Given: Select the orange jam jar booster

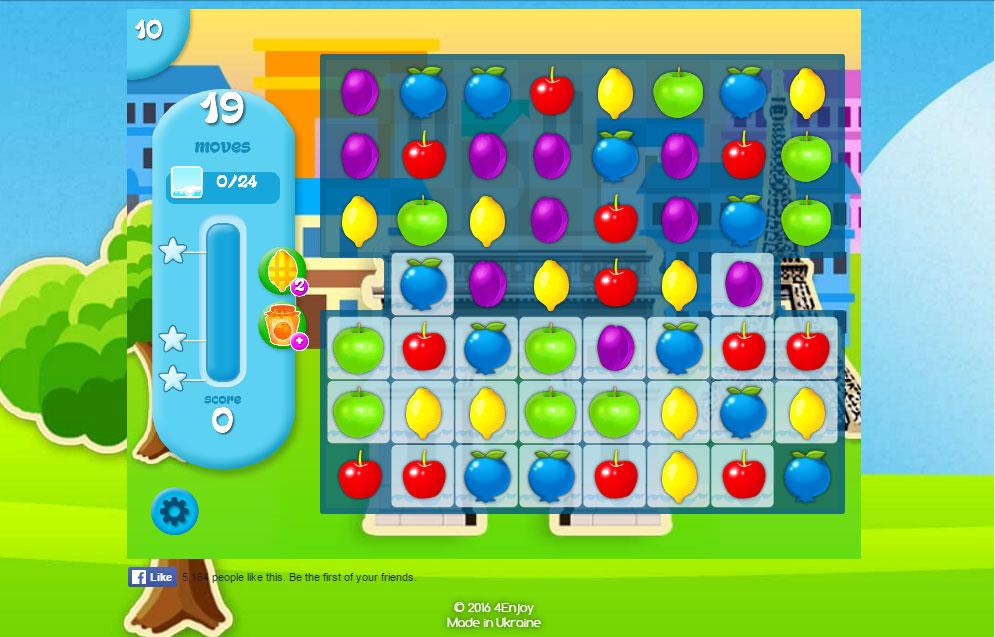Looking at the screenshot, I should [x=280, y=326].
